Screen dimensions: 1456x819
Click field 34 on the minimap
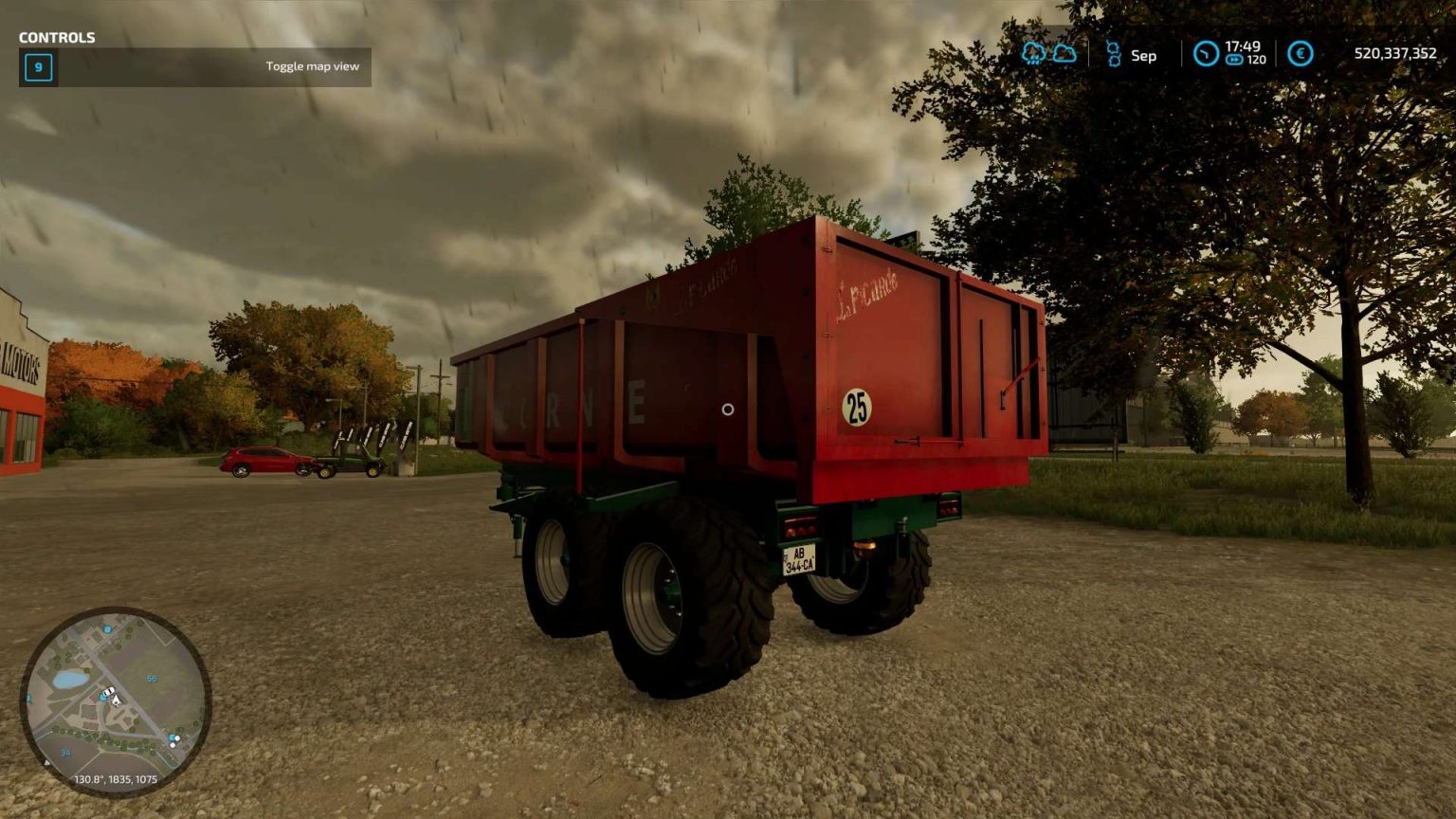pos(65,752)
